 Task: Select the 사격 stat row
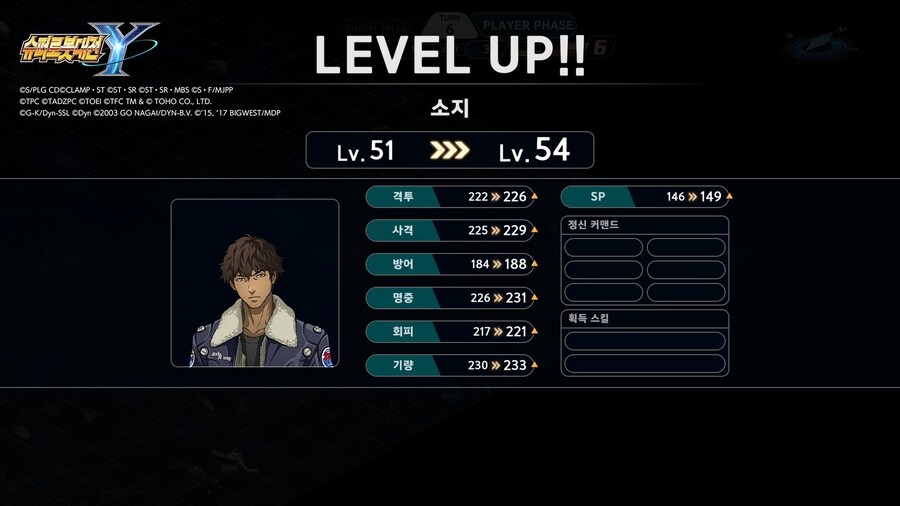point(451,231)
